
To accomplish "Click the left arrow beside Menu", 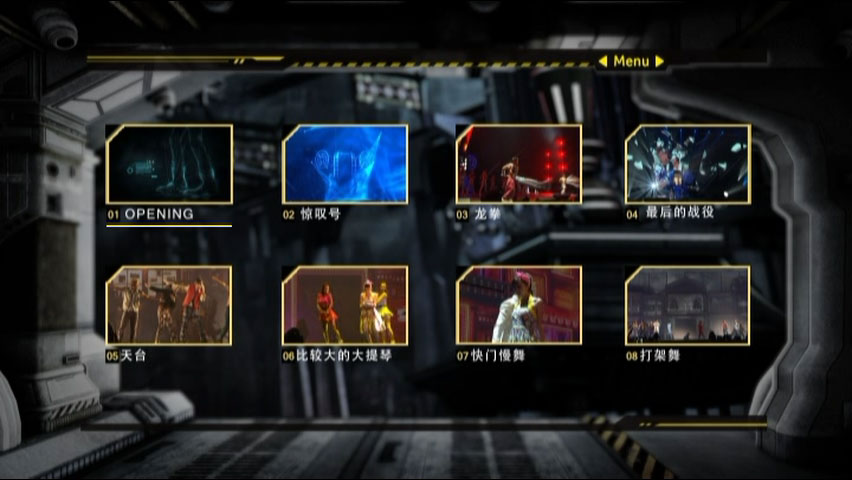I will pyautogui.click(x=603, y=61).
